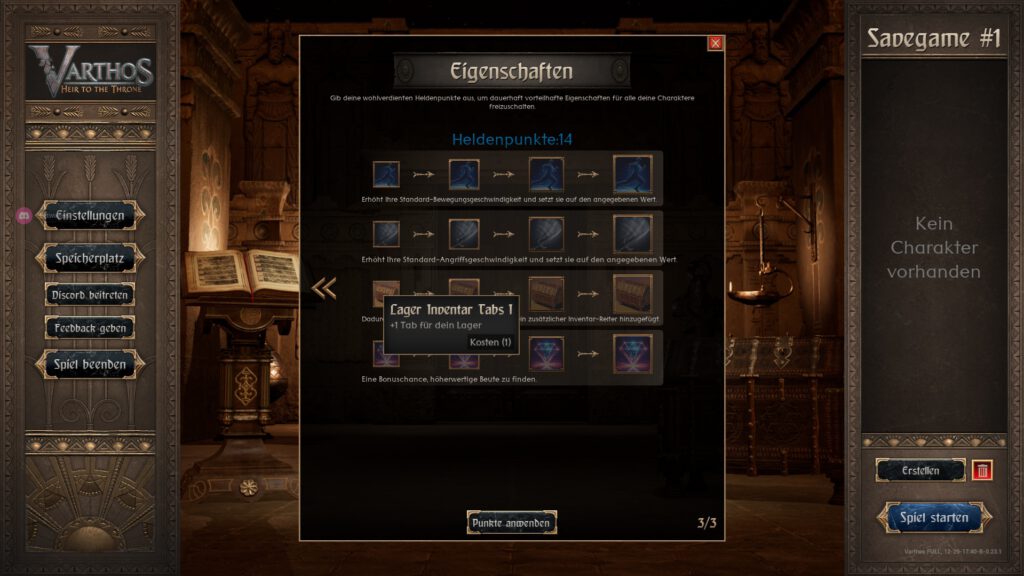
Task: Quit with Spiel beenden
Action: point(89,365)
